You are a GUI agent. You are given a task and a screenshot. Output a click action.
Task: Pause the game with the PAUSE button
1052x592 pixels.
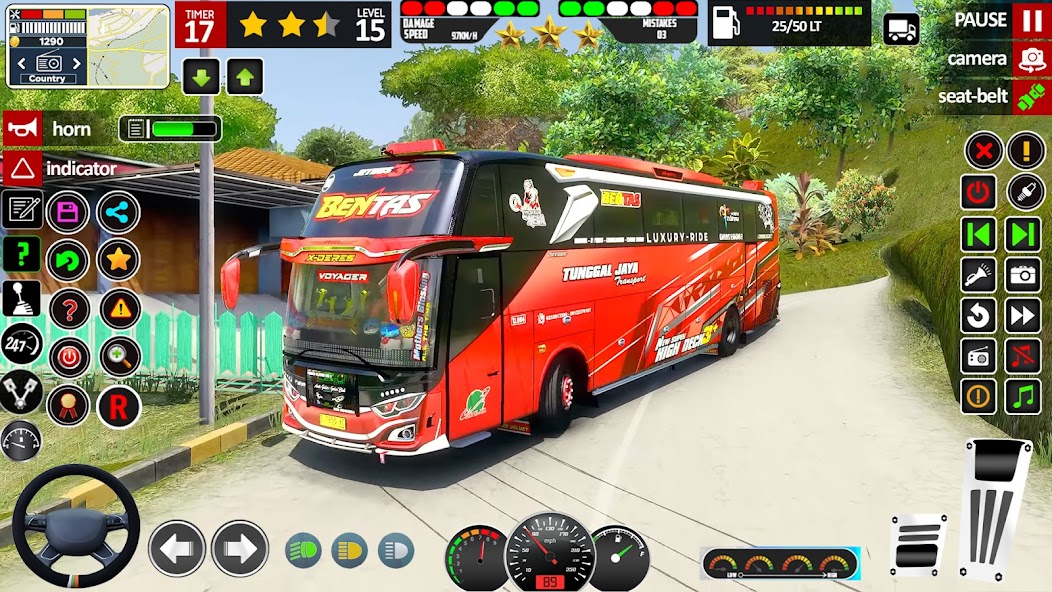[x=1030, y=20]
